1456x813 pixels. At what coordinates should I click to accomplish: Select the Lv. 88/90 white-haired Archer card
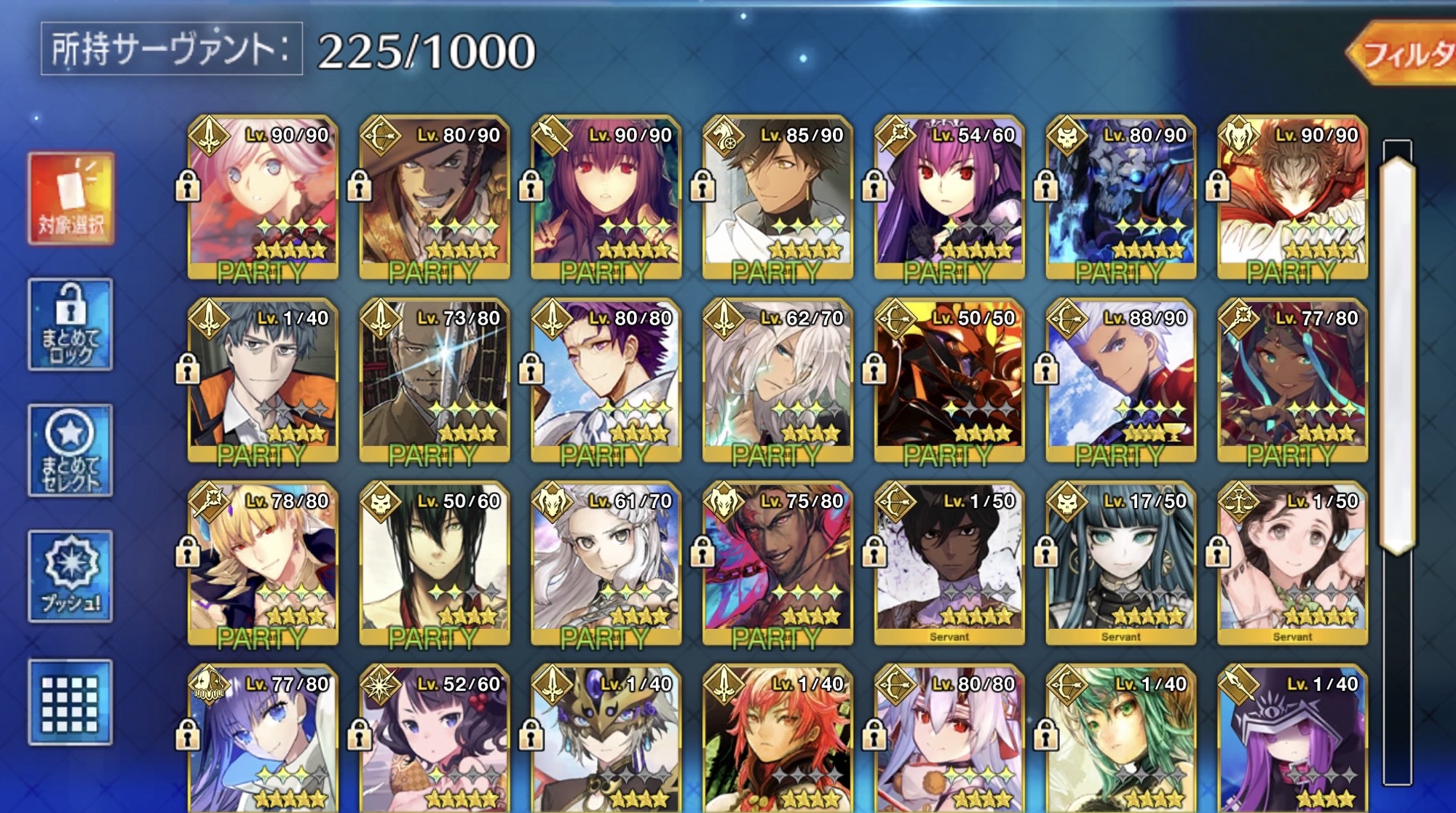coord(1121,380)
